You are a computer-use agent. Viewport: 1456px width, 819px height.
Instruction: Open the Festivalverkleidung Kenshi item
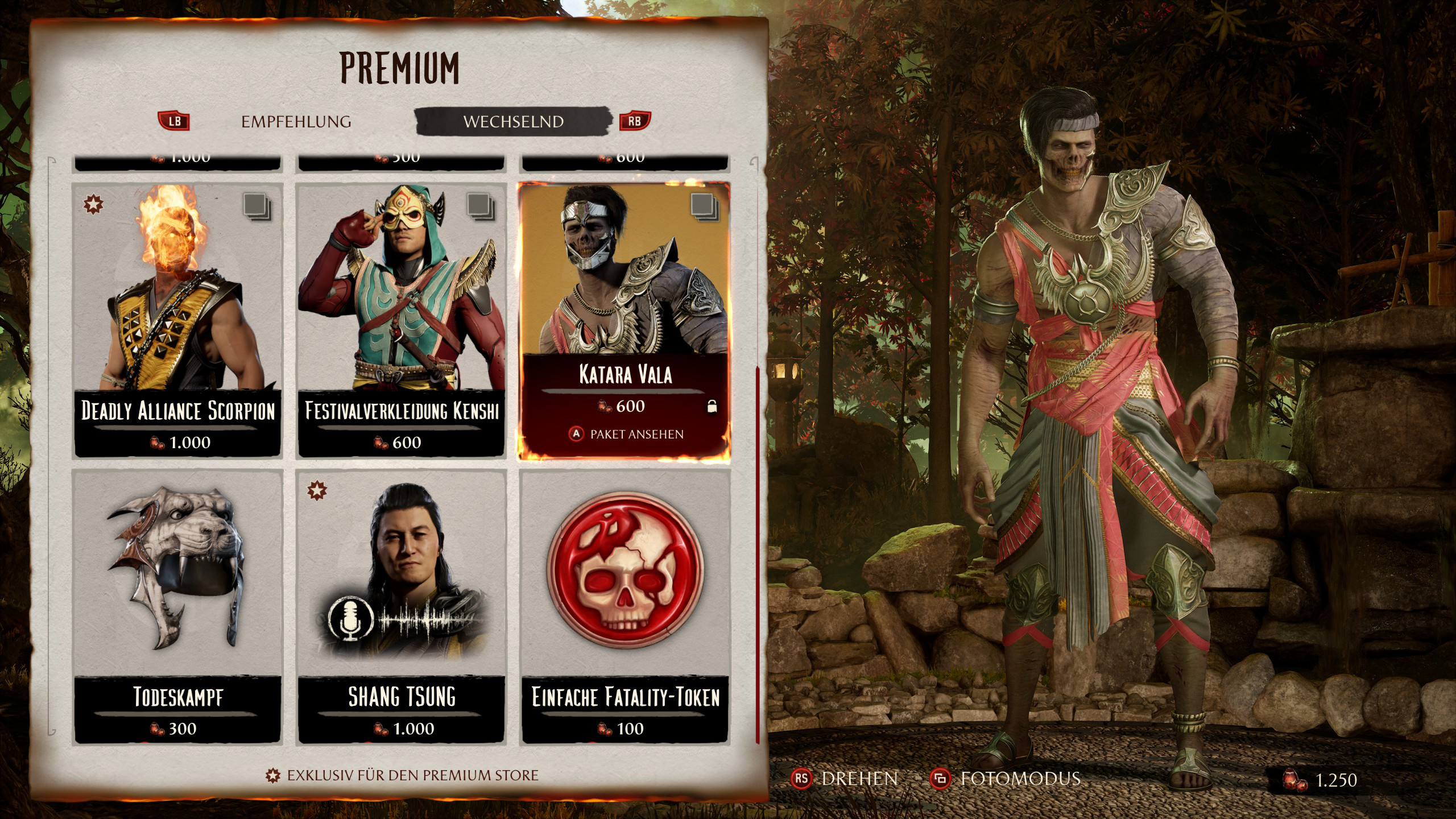click(x=402, y=318)
